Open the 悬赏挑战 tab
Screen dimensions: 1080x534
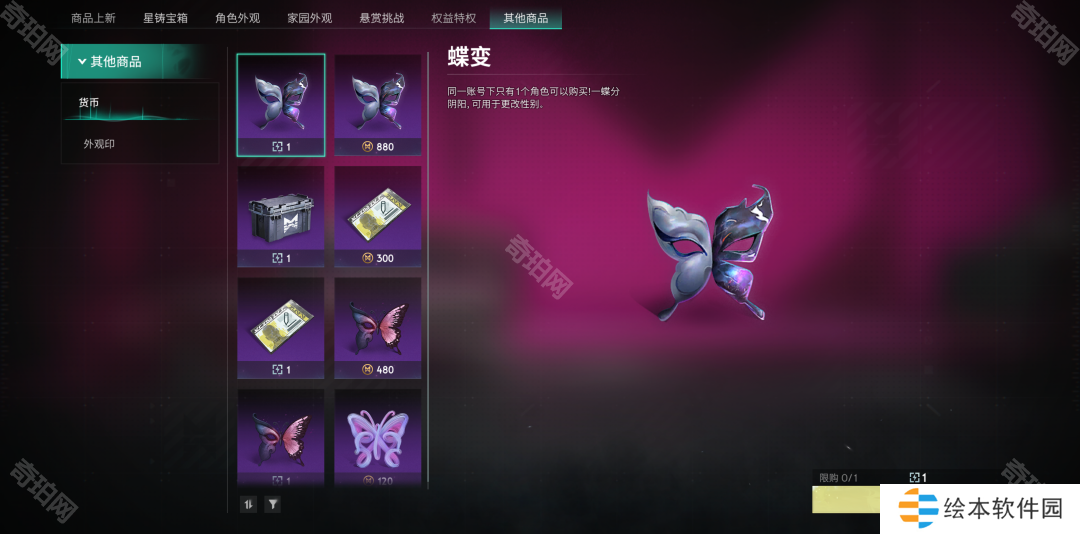coord(381,18)
